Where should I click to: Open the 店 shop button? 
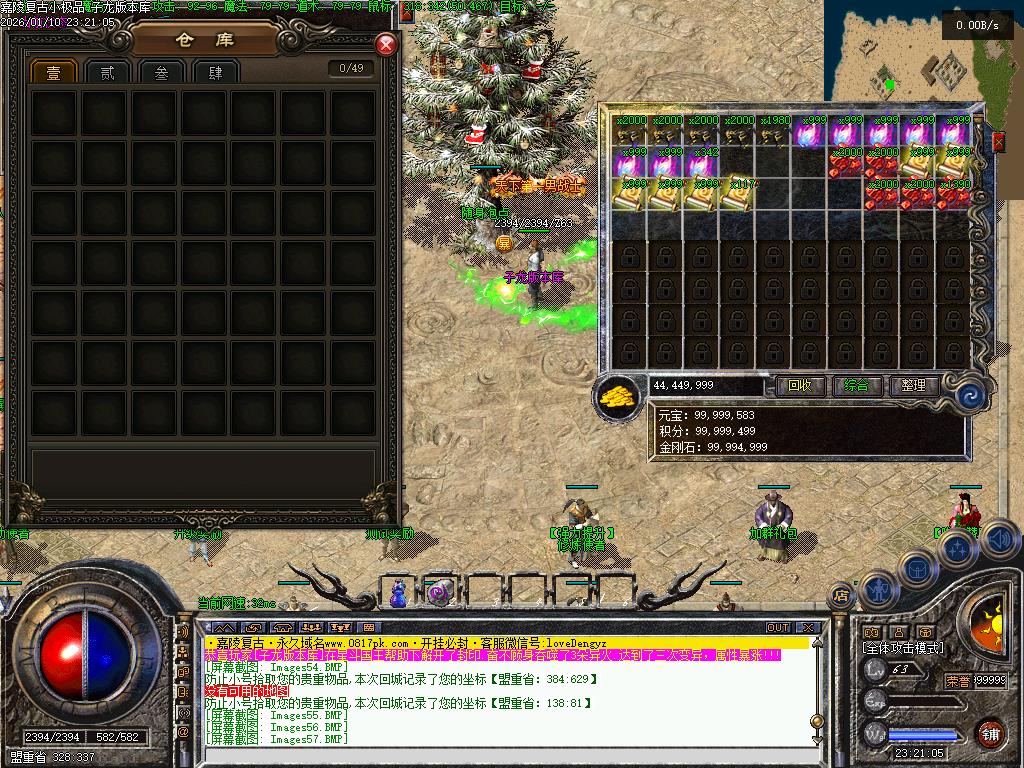point(840,595)
